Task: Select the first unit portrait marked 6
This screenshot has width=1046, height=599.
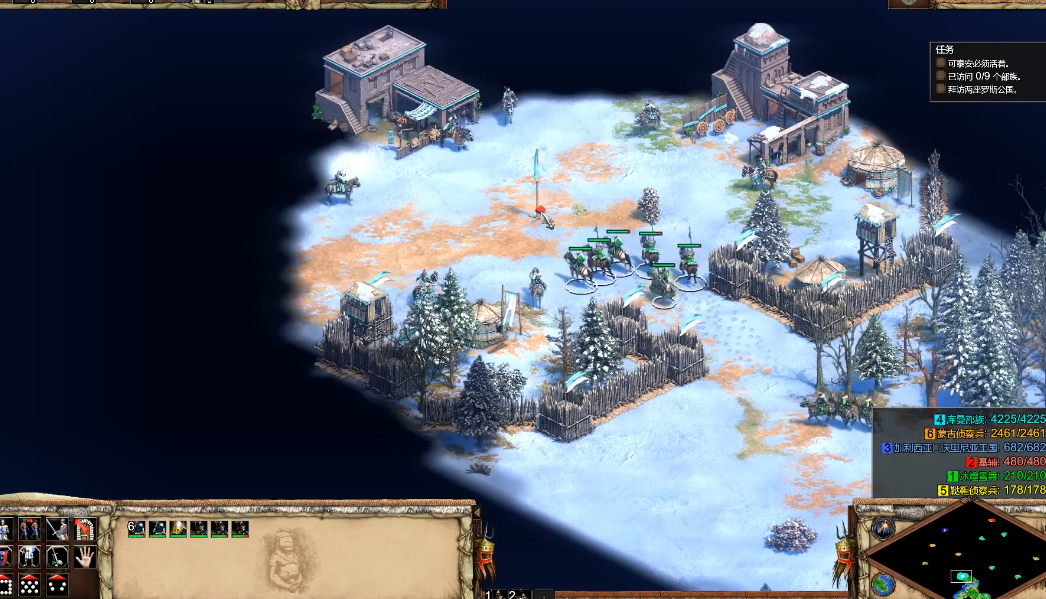Action: [137, 528]
